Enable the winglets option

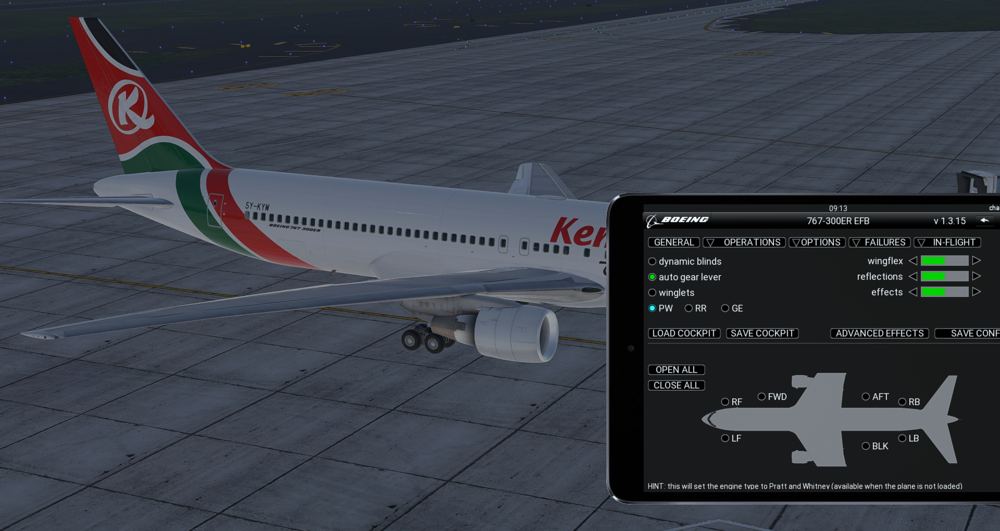pyautogui.click(x=653, y=293)
